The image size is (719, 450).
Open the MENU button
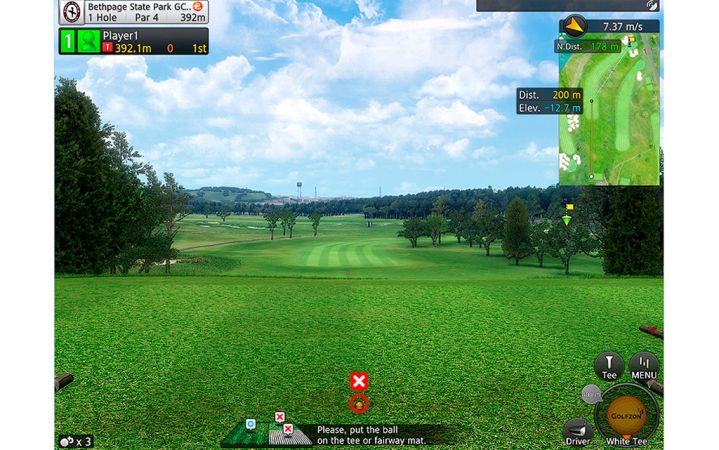[643, 367]
